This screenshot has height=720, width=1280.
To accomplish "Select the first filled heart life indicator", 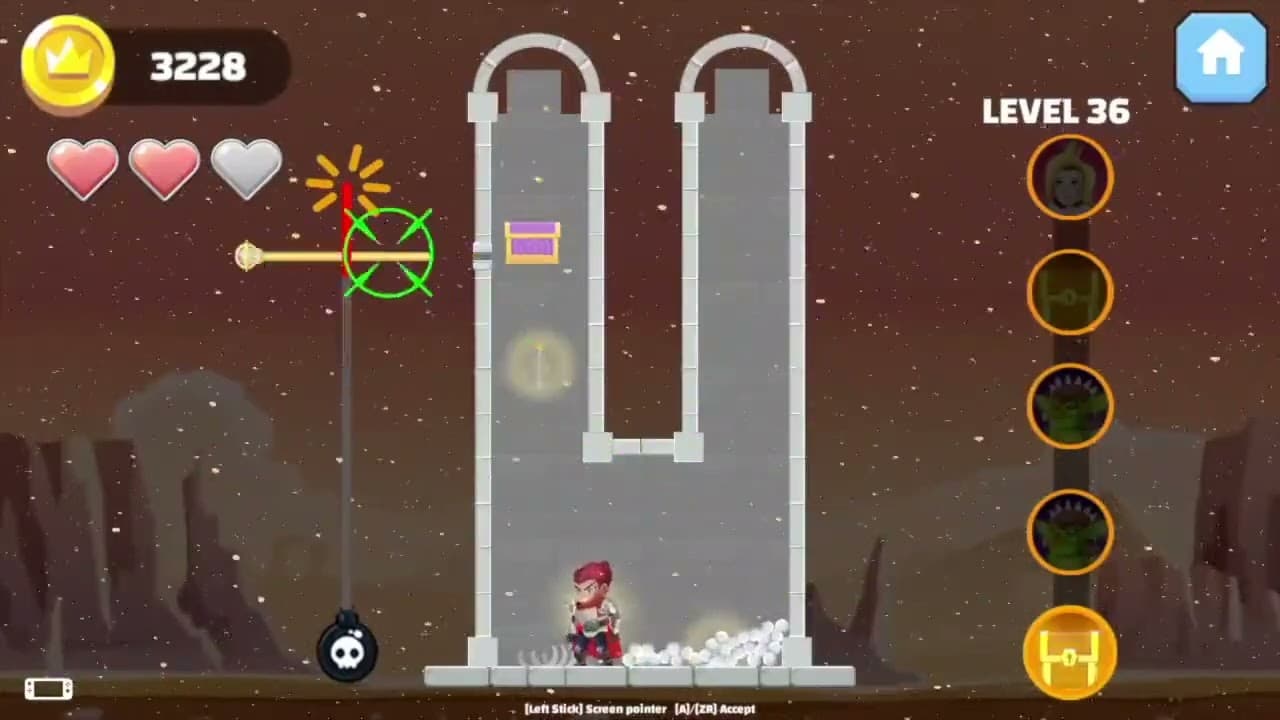I will tap(83, 170).
